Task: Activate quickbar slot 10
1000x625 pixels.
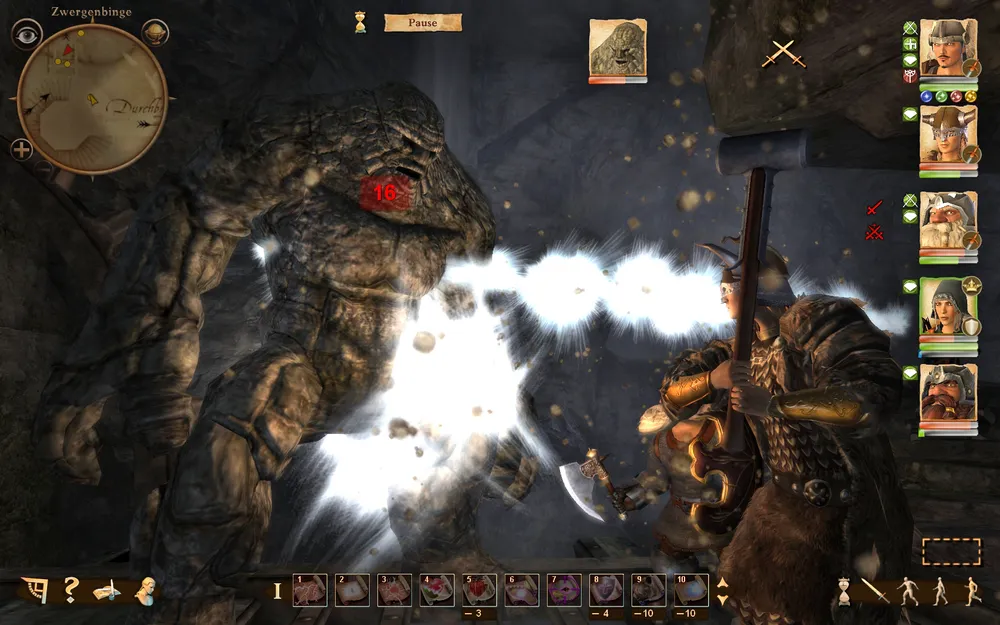Action: 691,590
